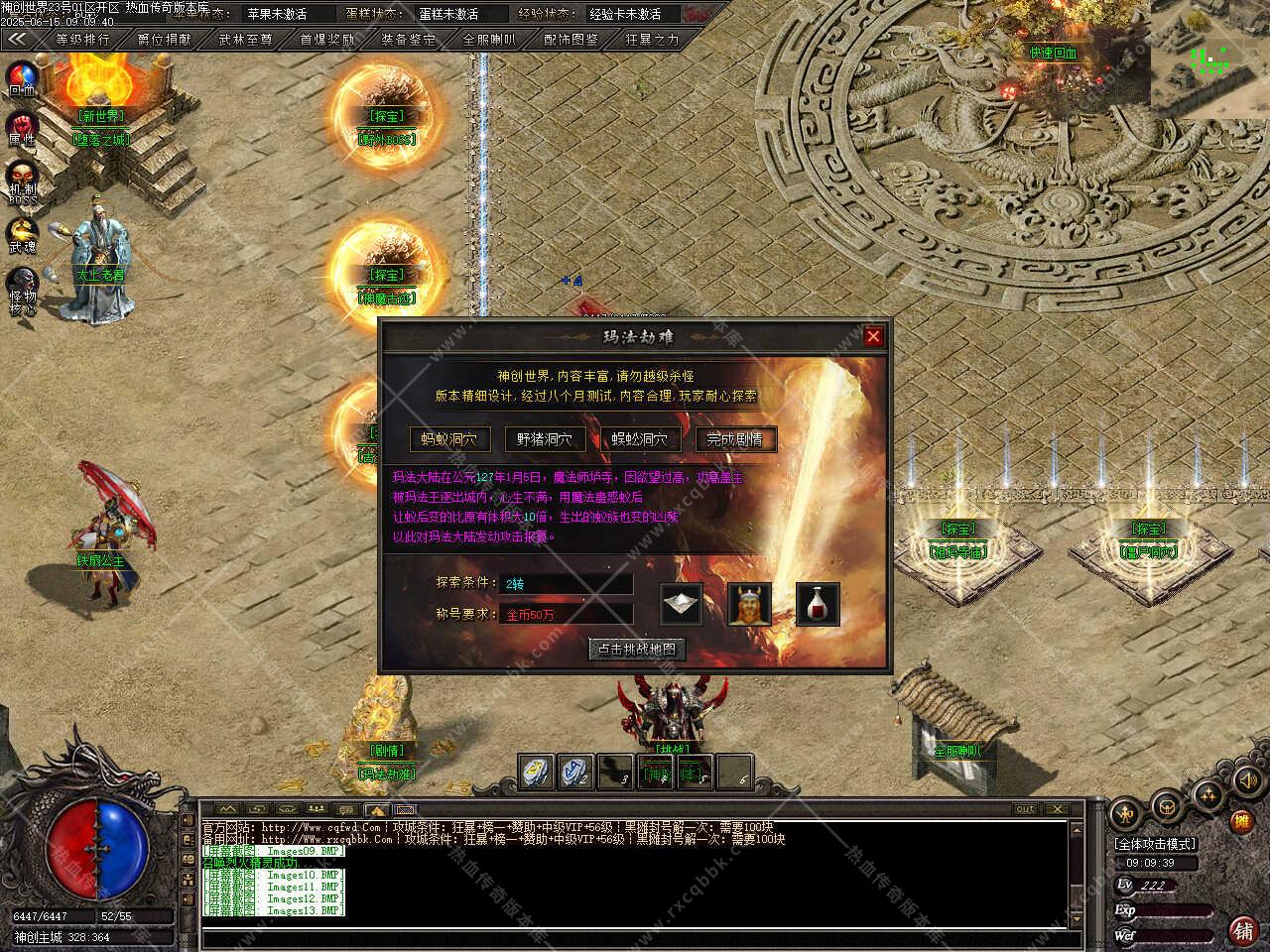Screen dimensions: 1270x952
Task: Open the 狂暴之力 menu
Action: click(x=652, y=40)
